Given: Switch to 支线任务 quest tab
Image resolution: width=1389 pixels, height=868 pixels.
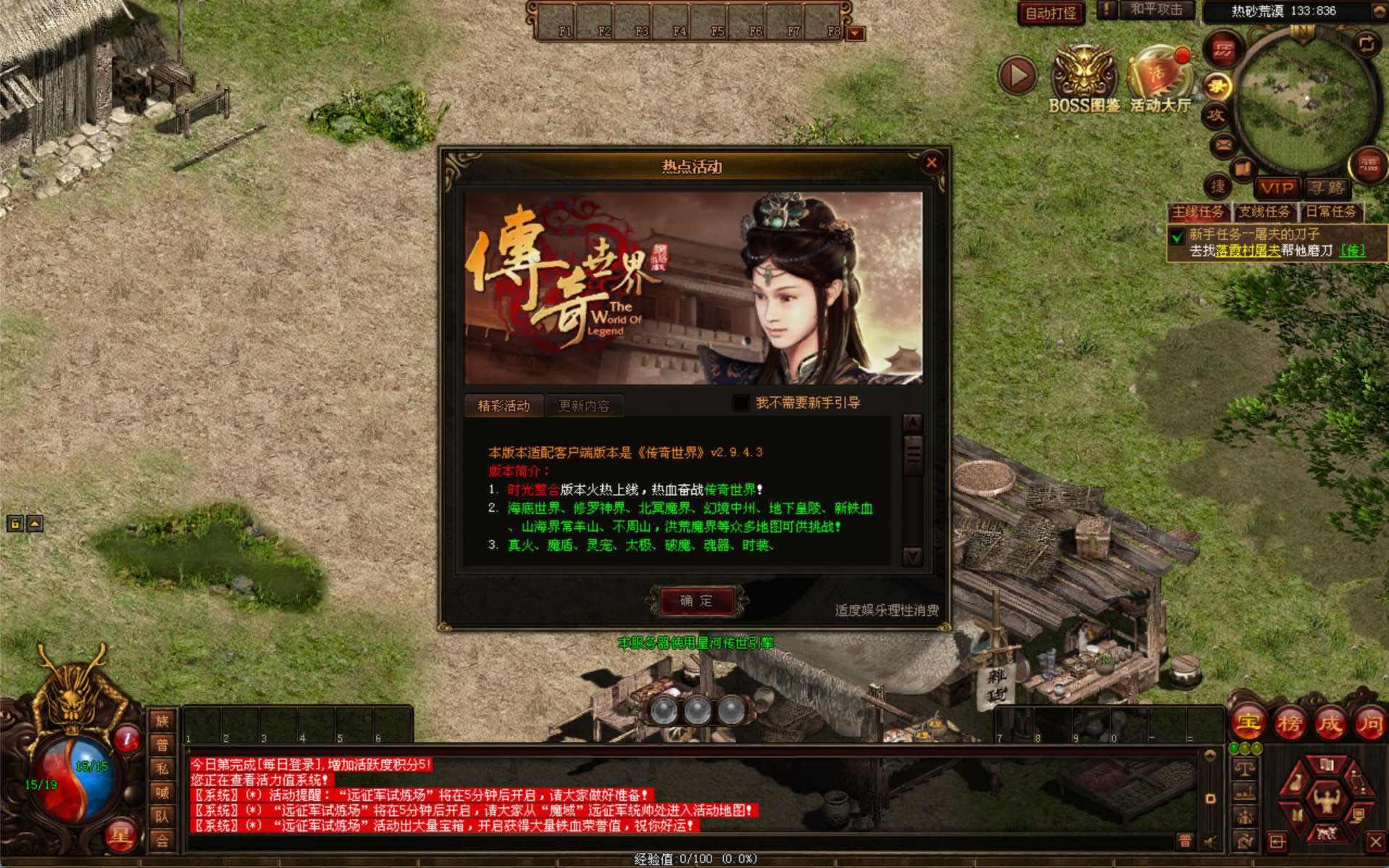Looking at the screenshot, I should pos(1264,212).
